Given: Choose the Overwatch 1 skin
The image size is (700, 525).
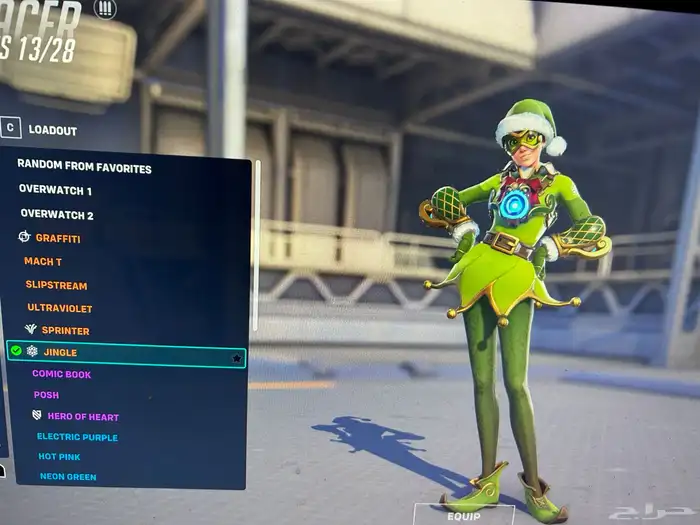Looking at the screenshot, I should (x=55, y=190).
